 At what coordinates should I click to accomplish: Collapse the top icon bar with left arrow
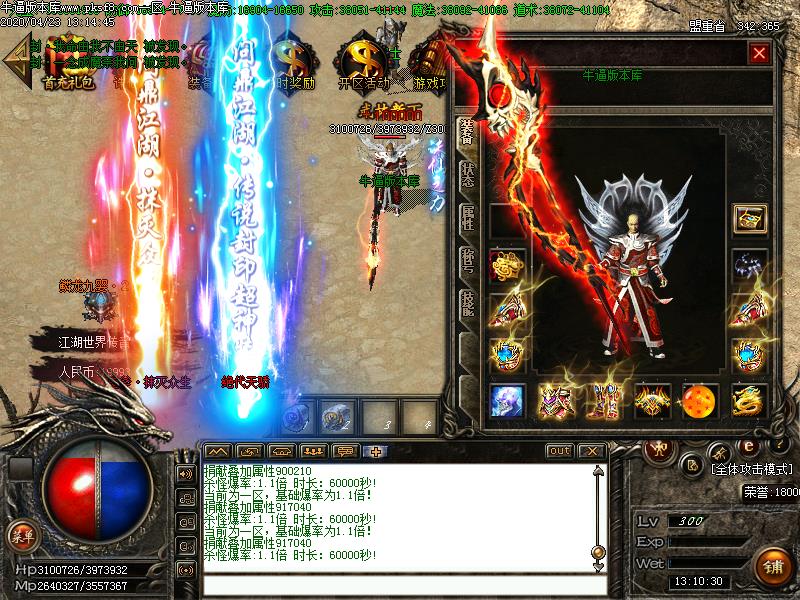tap(15, 62)
